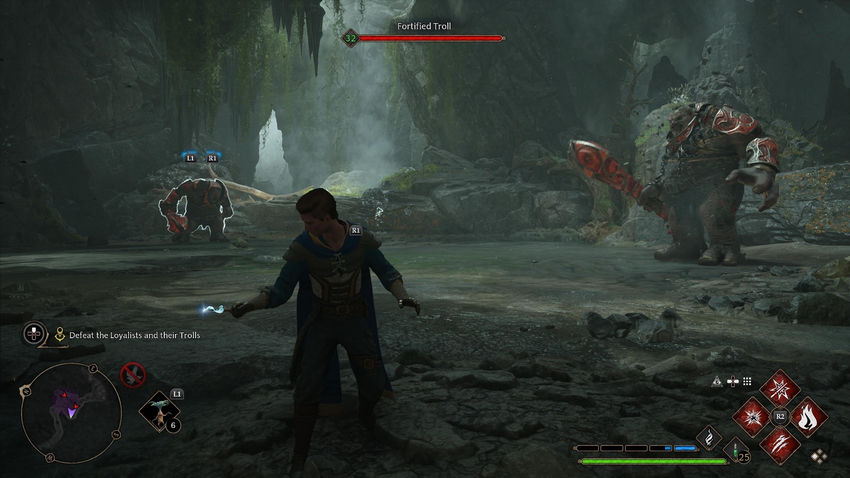Click the yellow quest marker icon
The width and height of the screenshot is (850, 478).
tap(60, 335)
